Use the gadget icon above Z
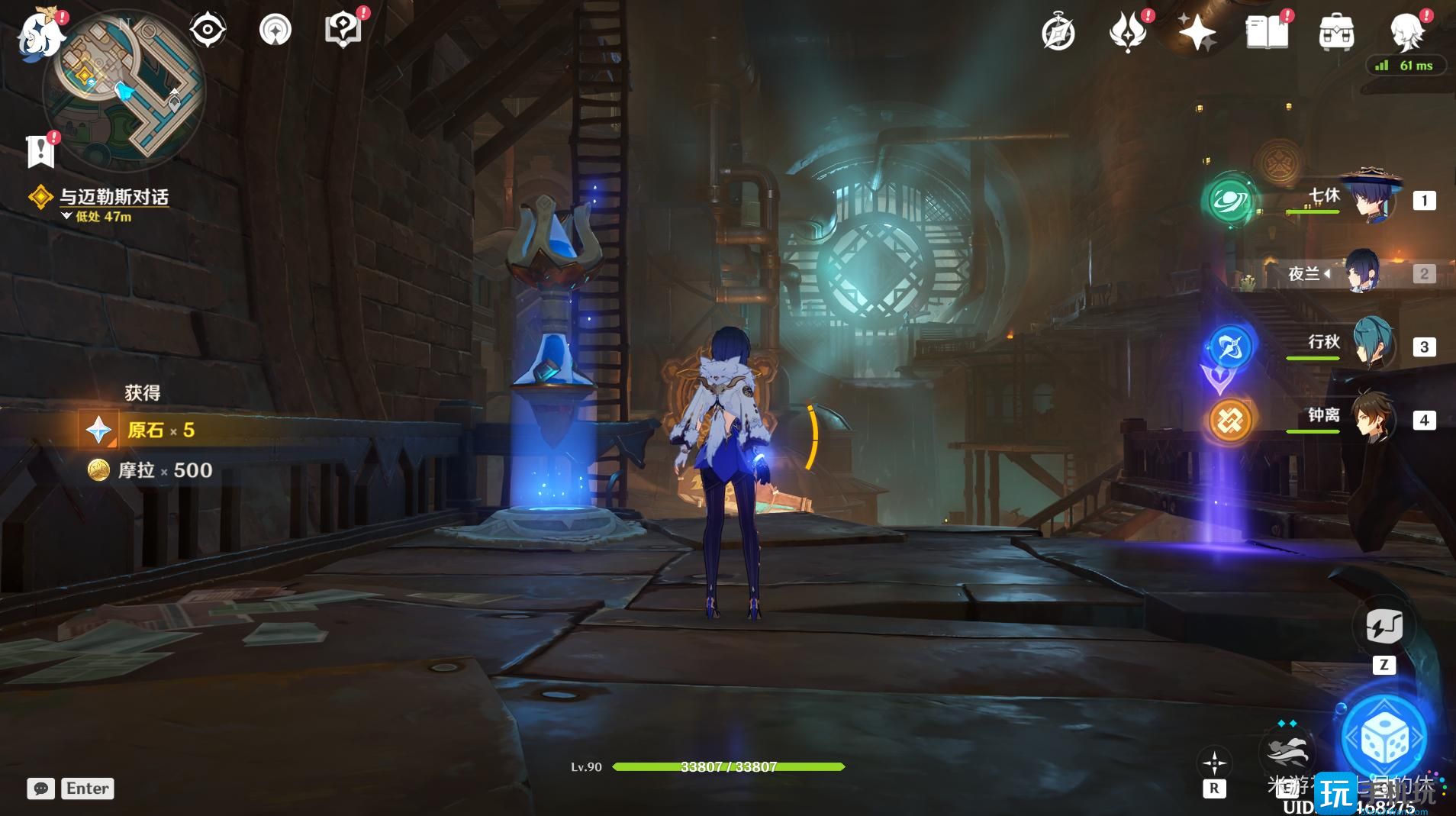 1384,627
